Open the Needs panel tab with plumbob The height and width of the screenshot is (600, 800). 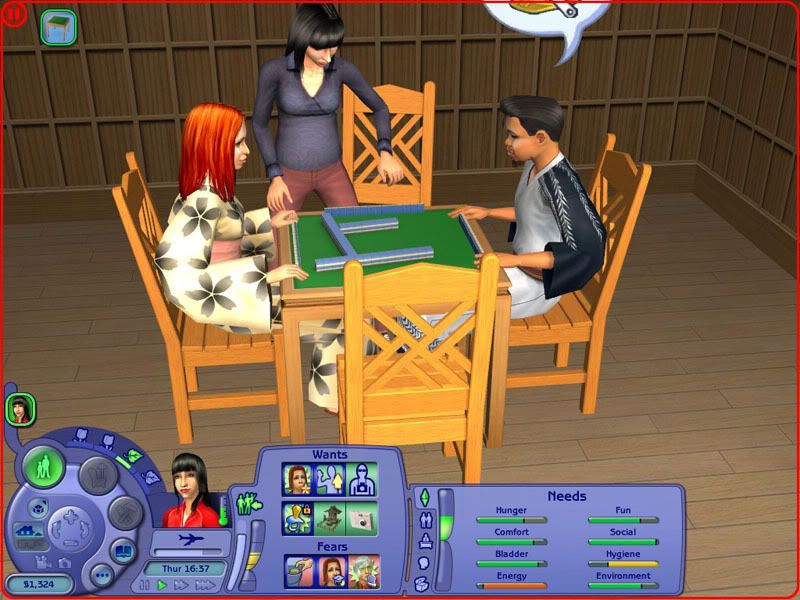[423, 497]
